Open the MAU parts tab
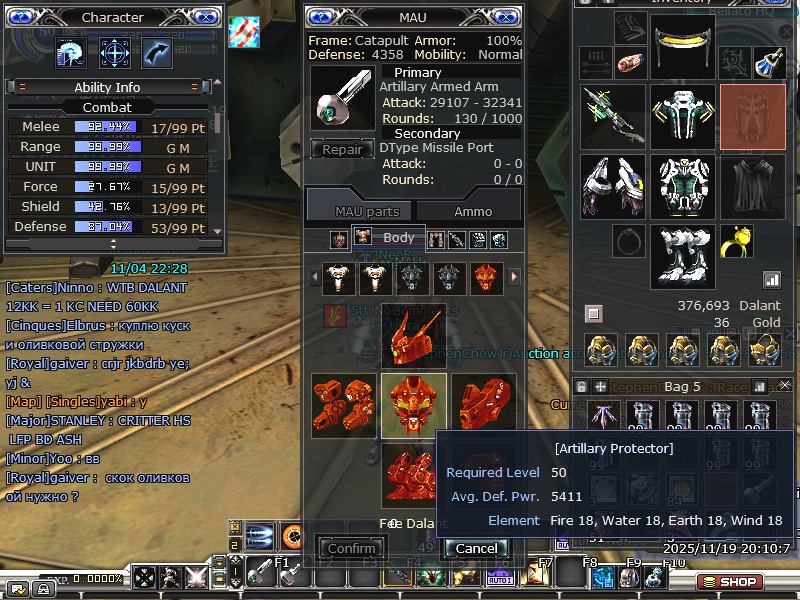800x600 pixels. click(x=367, y=211)
